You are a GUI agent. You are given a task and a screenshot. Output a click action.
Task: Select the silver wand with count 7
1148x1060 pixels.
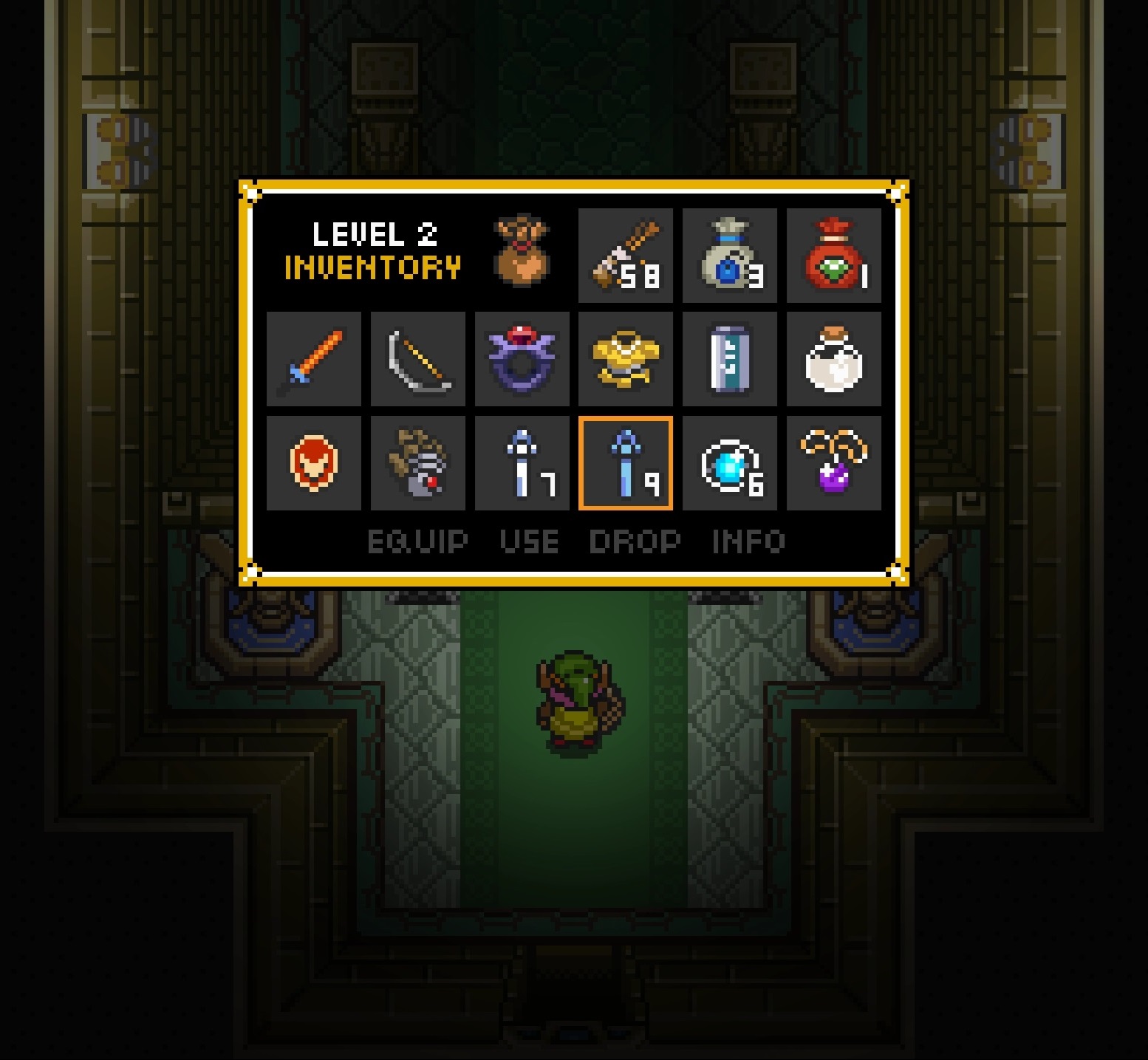pos(522,462)
